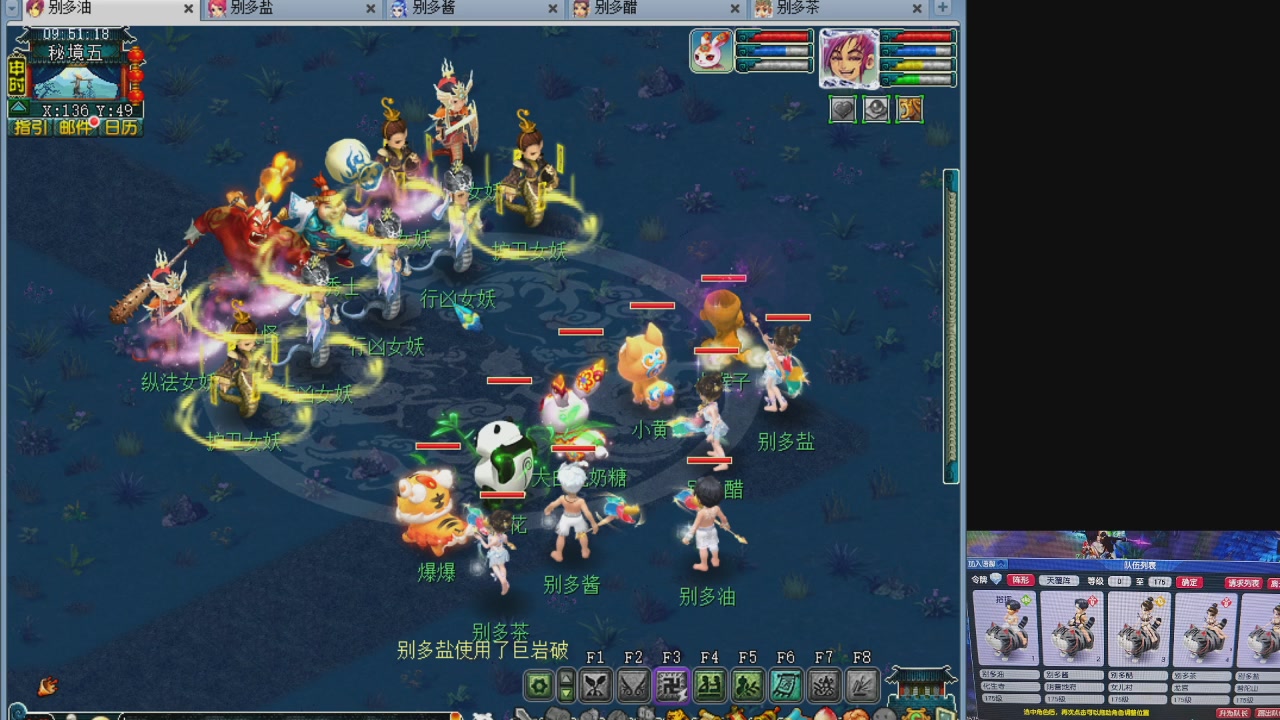The width and height of the screenshot is (1280, 720).
Task: Click the 确定 confirm button in the team panel
Action: (1189, 582)
